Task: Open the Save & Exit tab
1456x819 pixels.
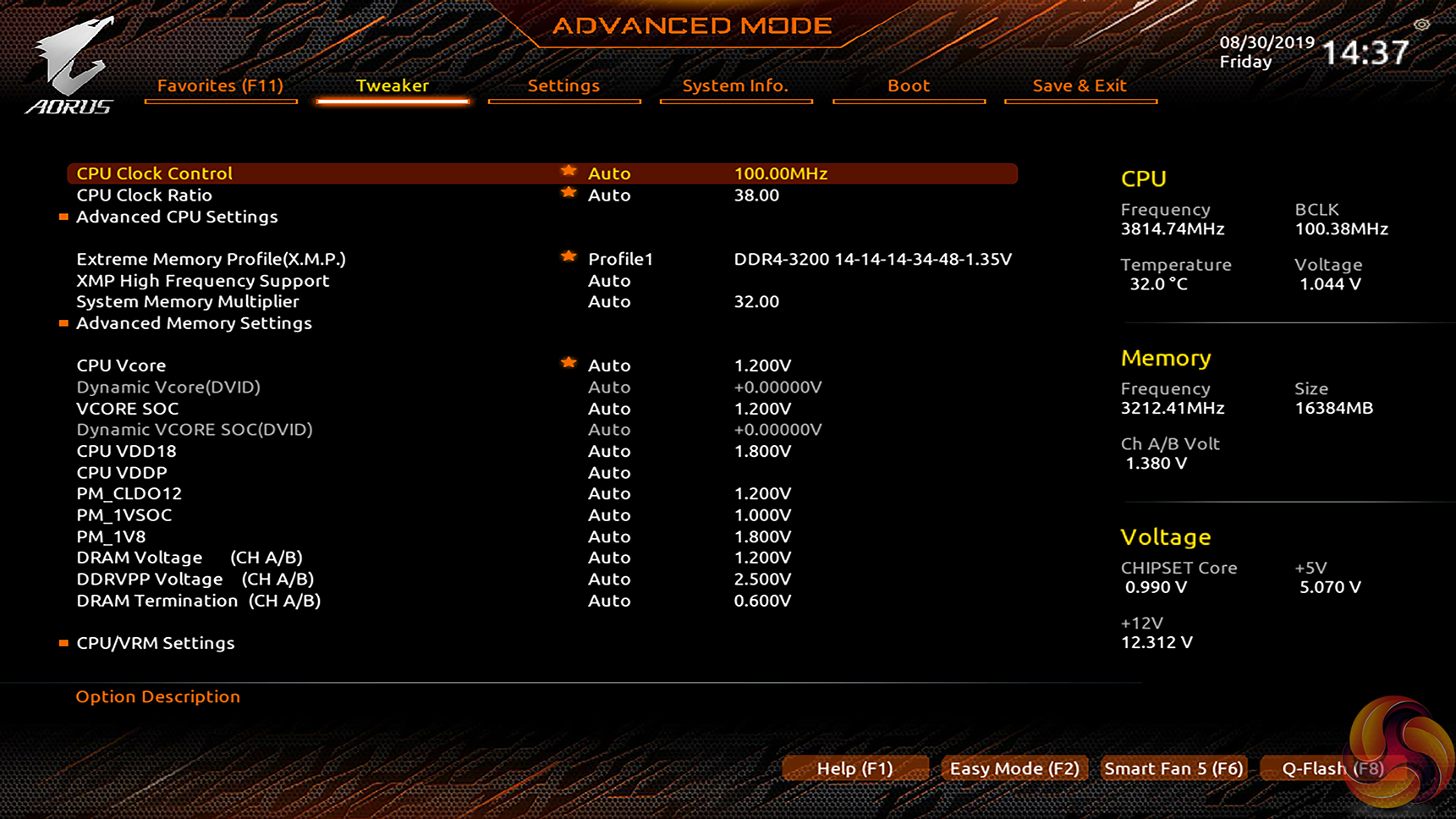Action: (x=1080, y=85)
